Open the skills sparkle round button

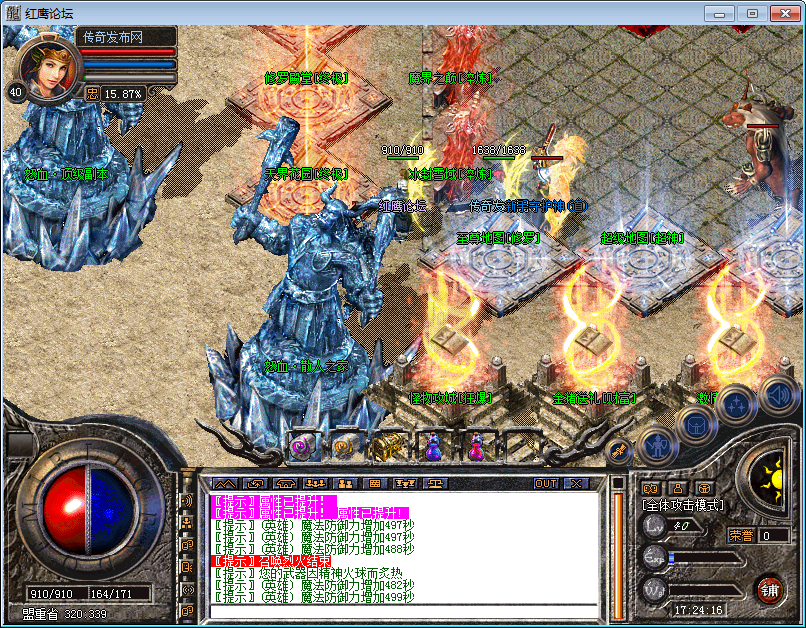[x=736, y=403]
